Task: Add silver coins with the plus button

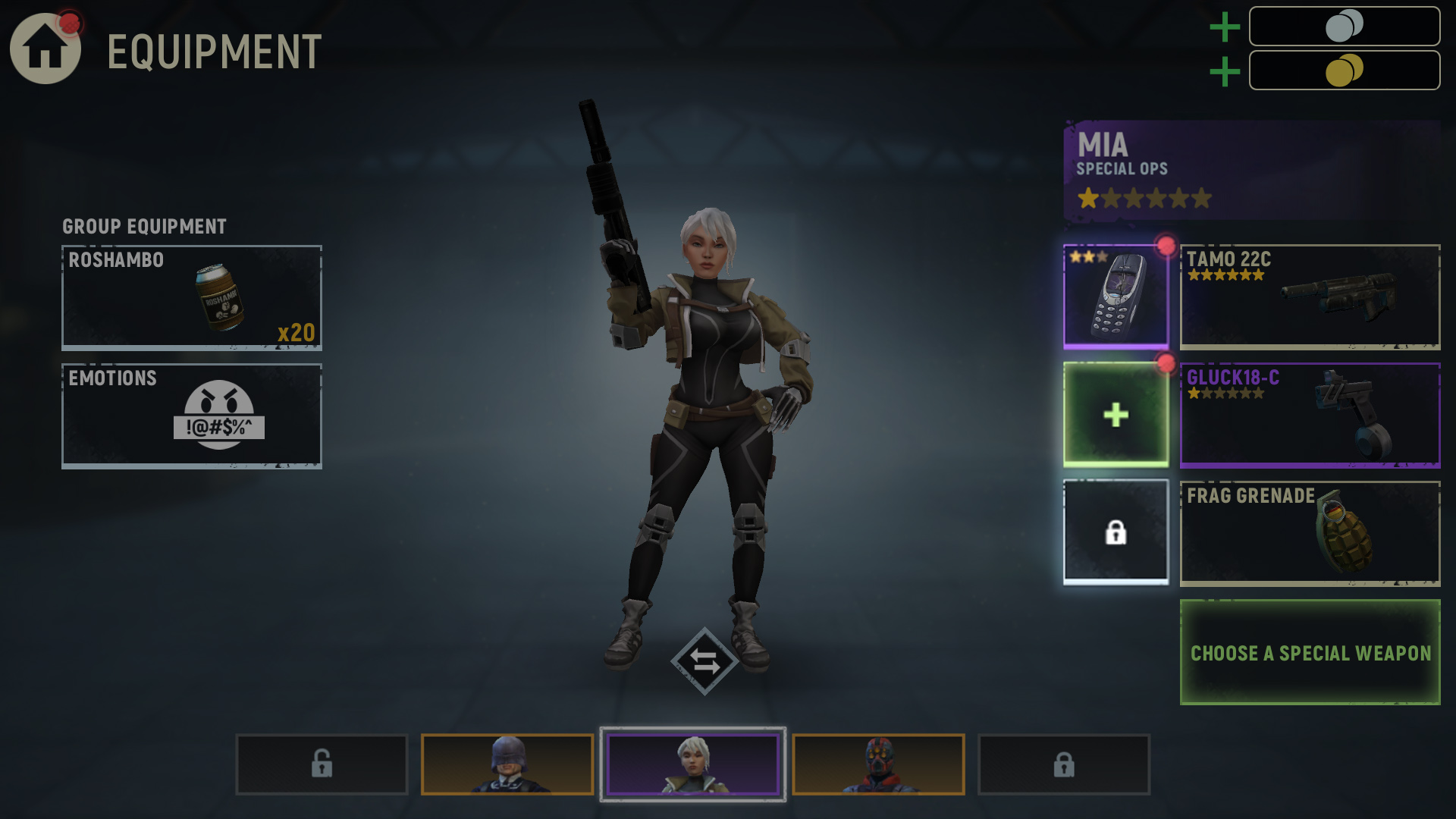Action: click(x=1224, y=27)
